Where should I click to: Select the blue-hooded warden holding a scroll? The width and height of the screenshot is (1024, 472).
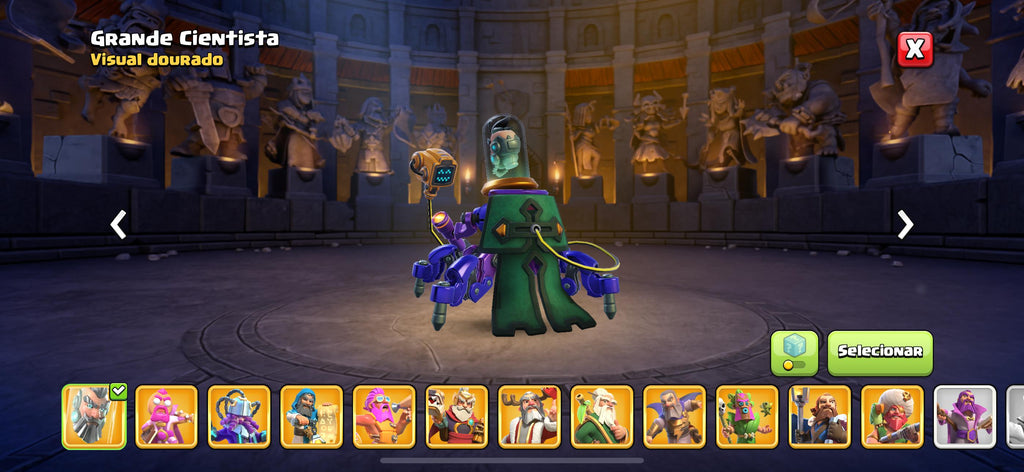[311, 416]
